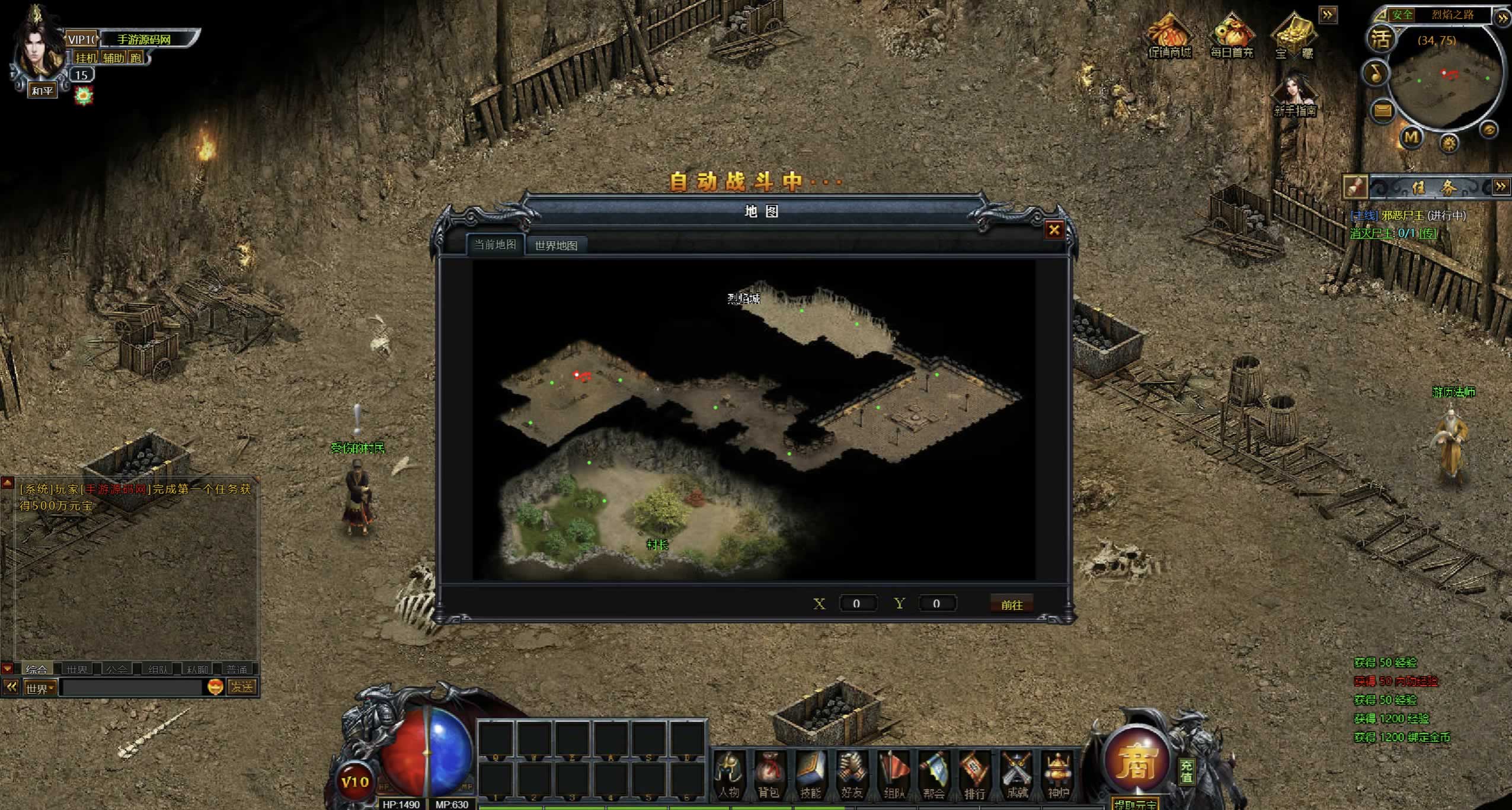
Task: Click the minimap M button
Action: tap(1411, 138)
